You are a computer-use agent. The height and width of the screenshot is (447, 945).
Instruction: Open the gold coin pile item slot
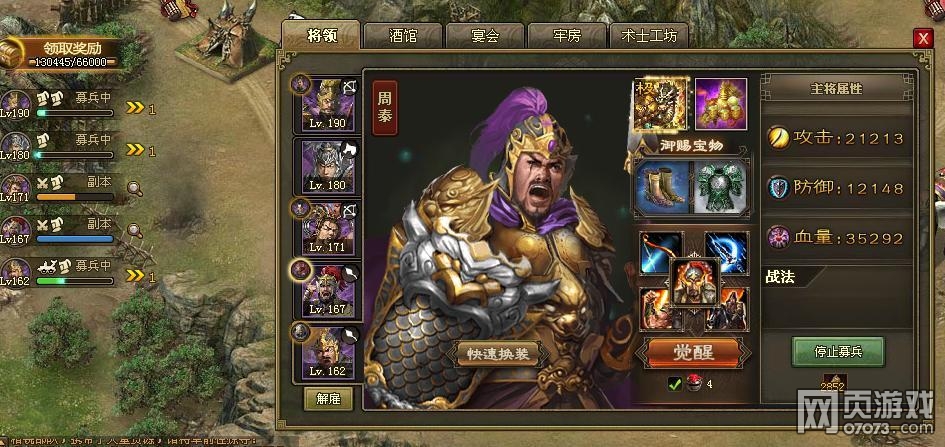click(x=720, y=104)
